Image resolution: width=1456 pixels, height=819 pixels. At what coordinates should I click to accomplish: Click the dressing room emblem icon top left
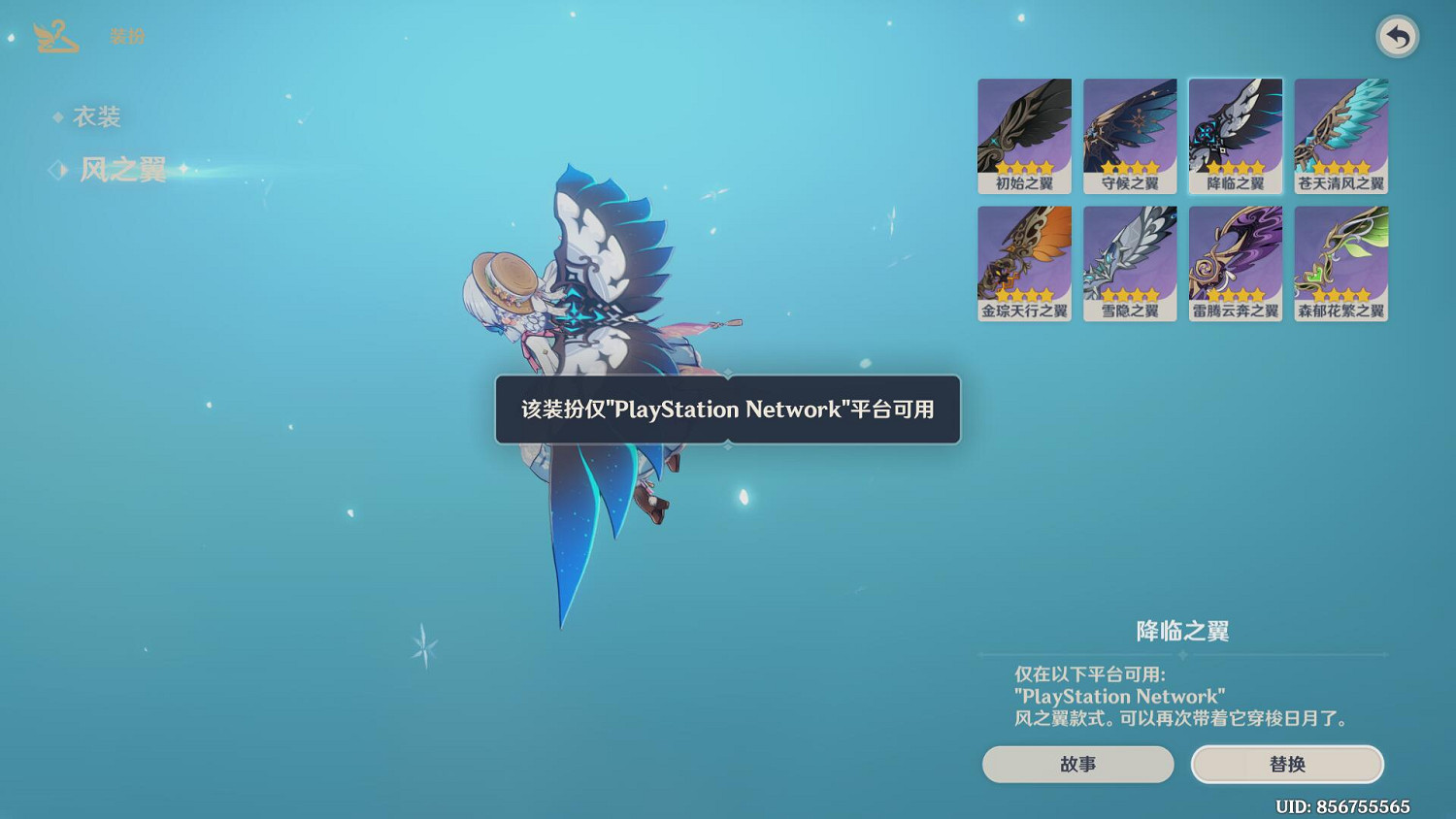point(55,37)
